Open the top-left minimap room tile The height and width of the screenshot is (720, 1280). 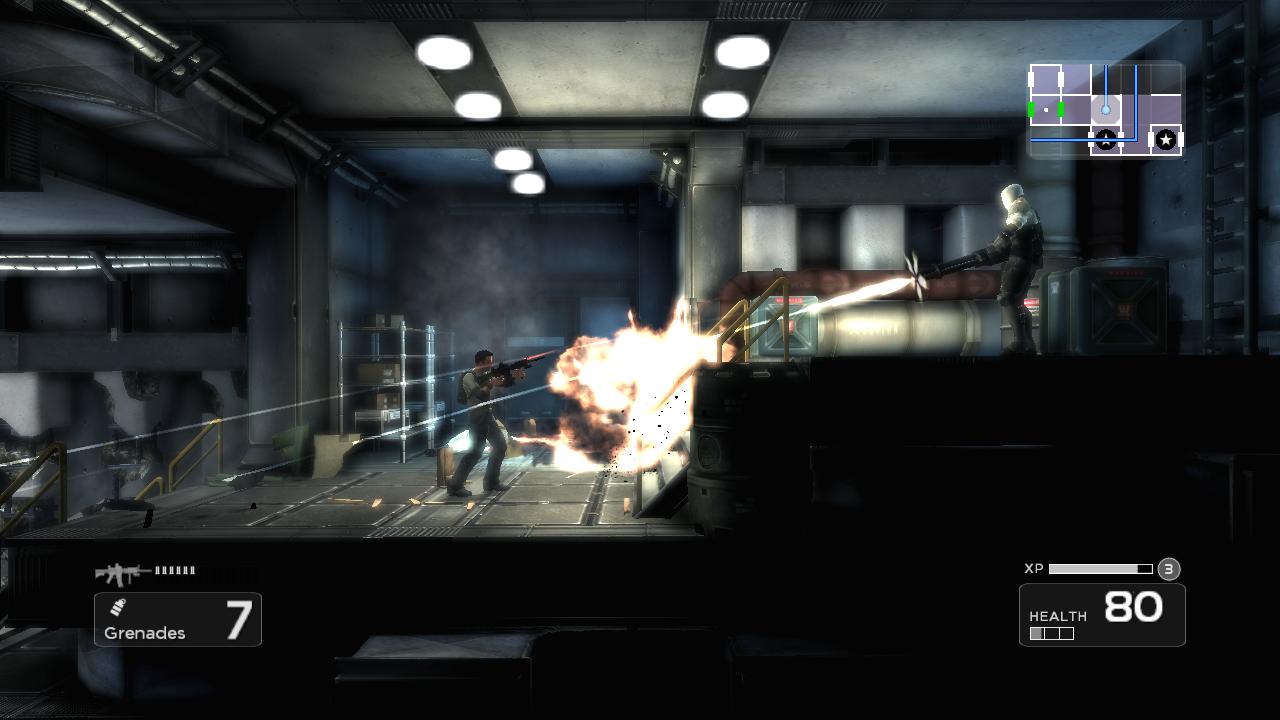(1046, 77)
